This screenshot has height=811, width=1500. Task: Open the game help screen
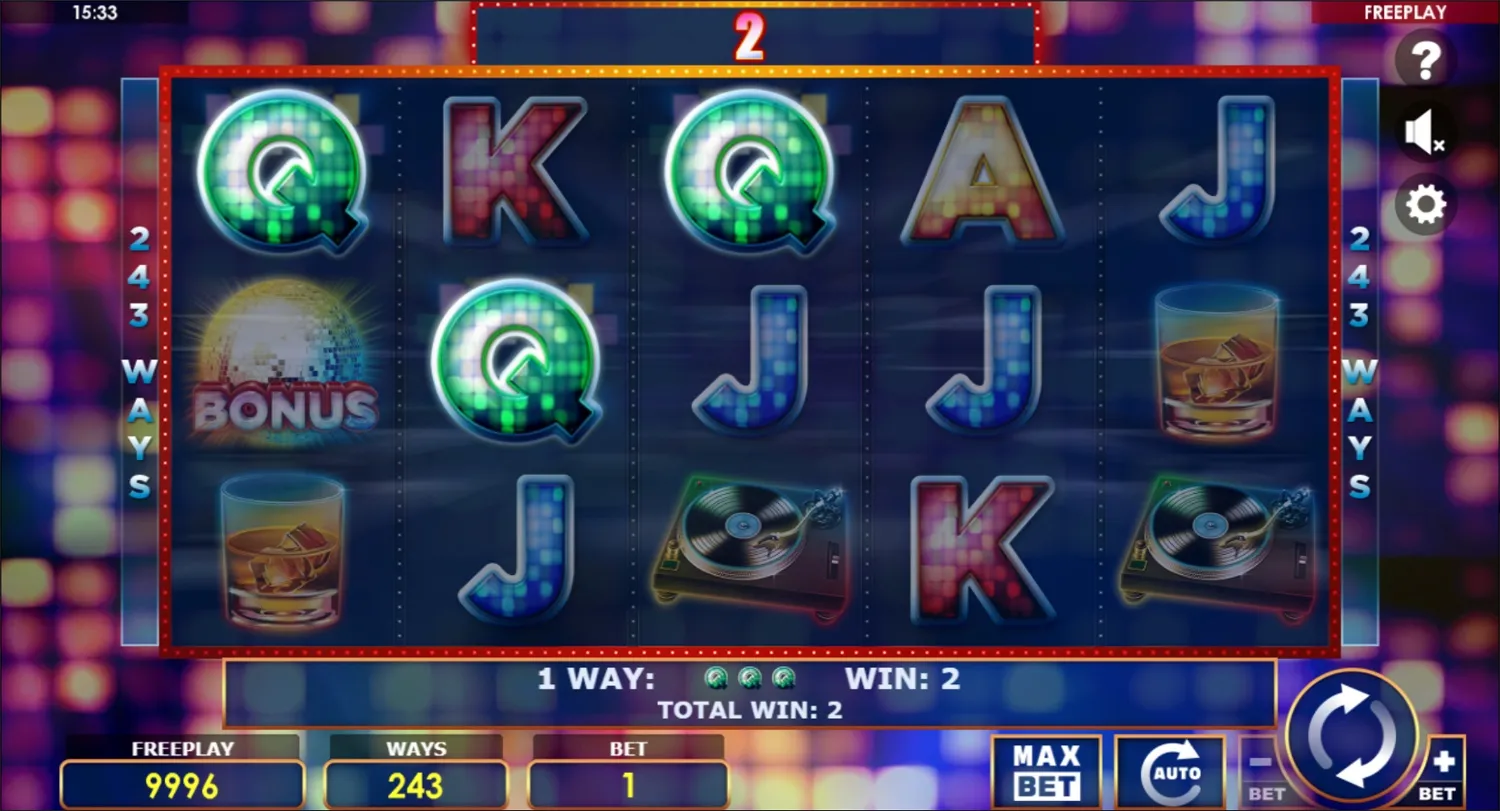coord(1424,60)
